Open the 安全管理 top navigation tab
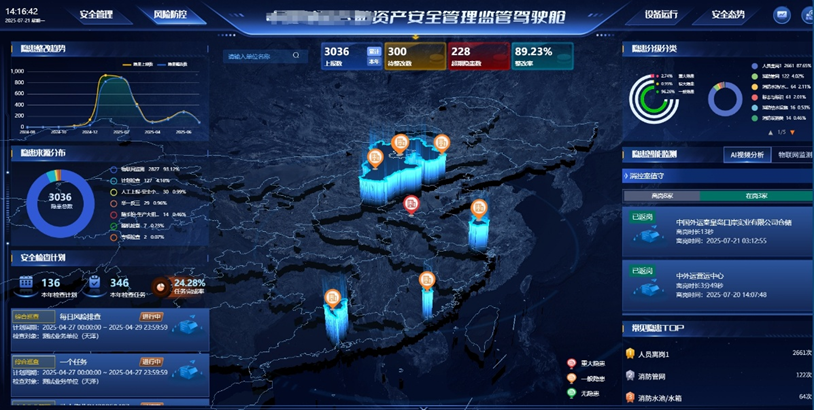 click(95, 16)
